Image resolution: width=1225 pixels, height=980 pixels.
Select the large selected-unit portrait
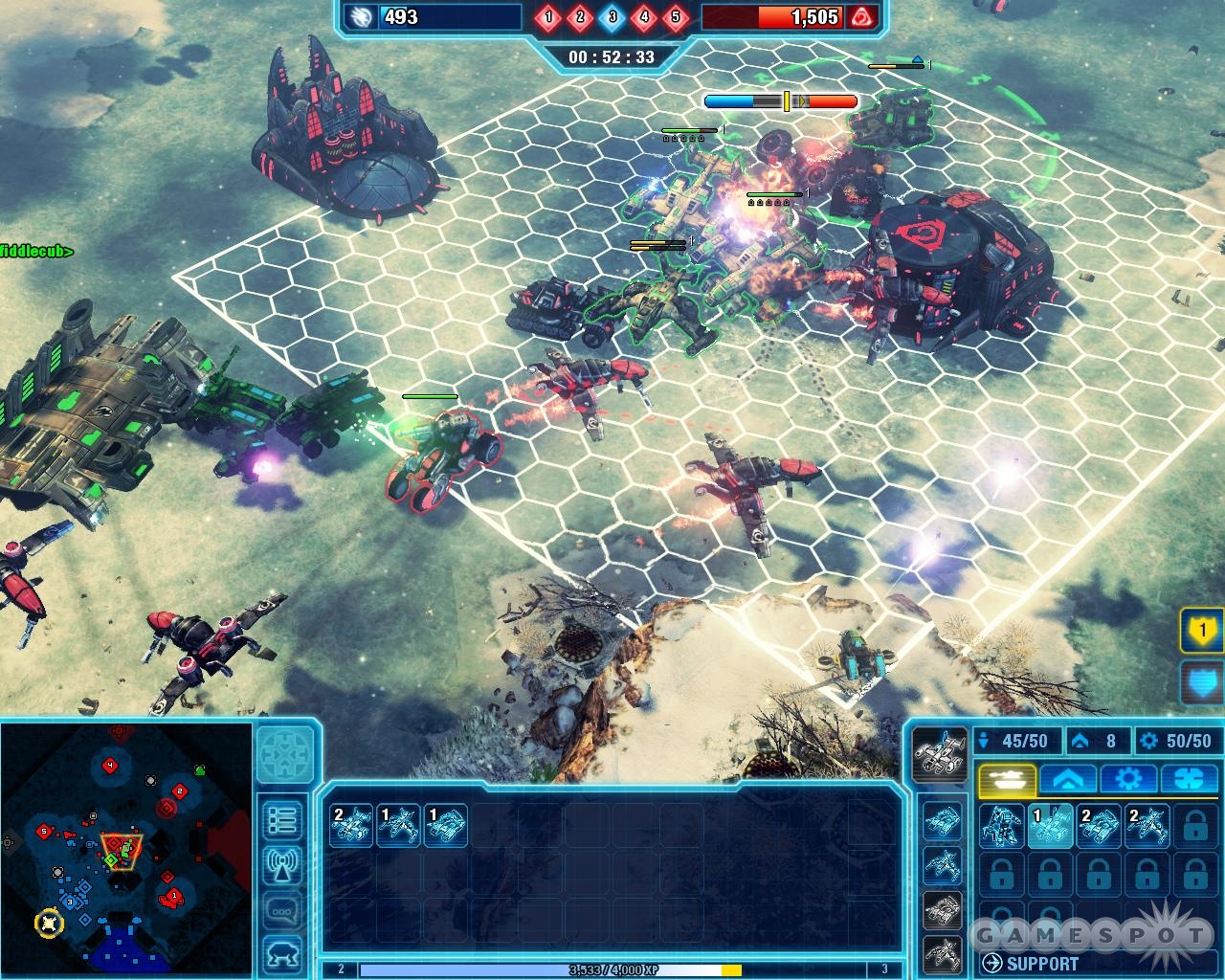(939, 752)
